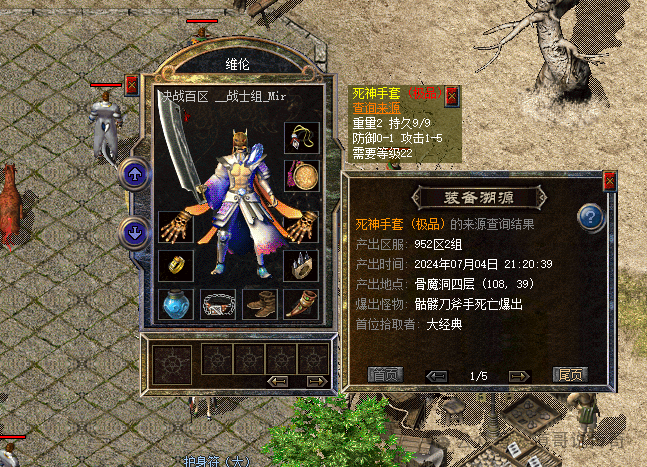Show the previous source result page

[x=436, y=376]
